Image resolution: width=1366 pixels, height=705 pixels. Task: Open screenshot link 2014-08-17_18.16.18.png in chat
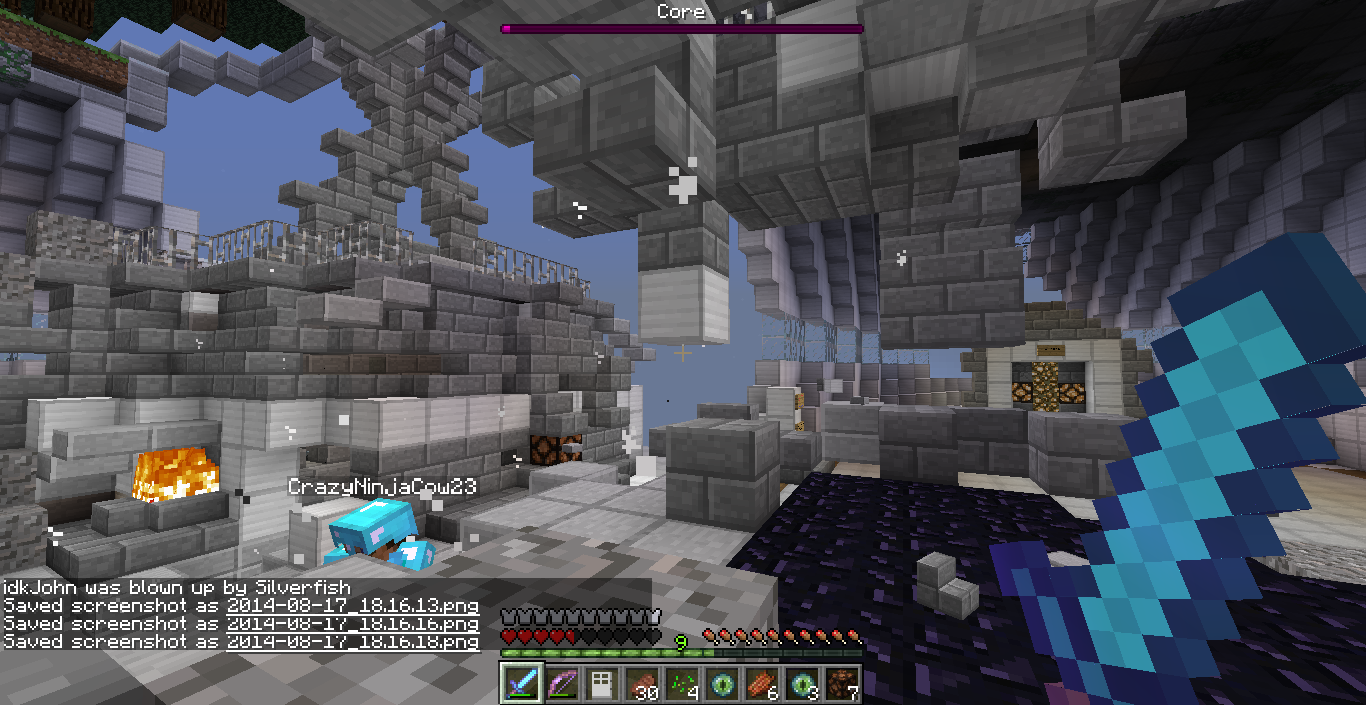click(x=352, y=642)
